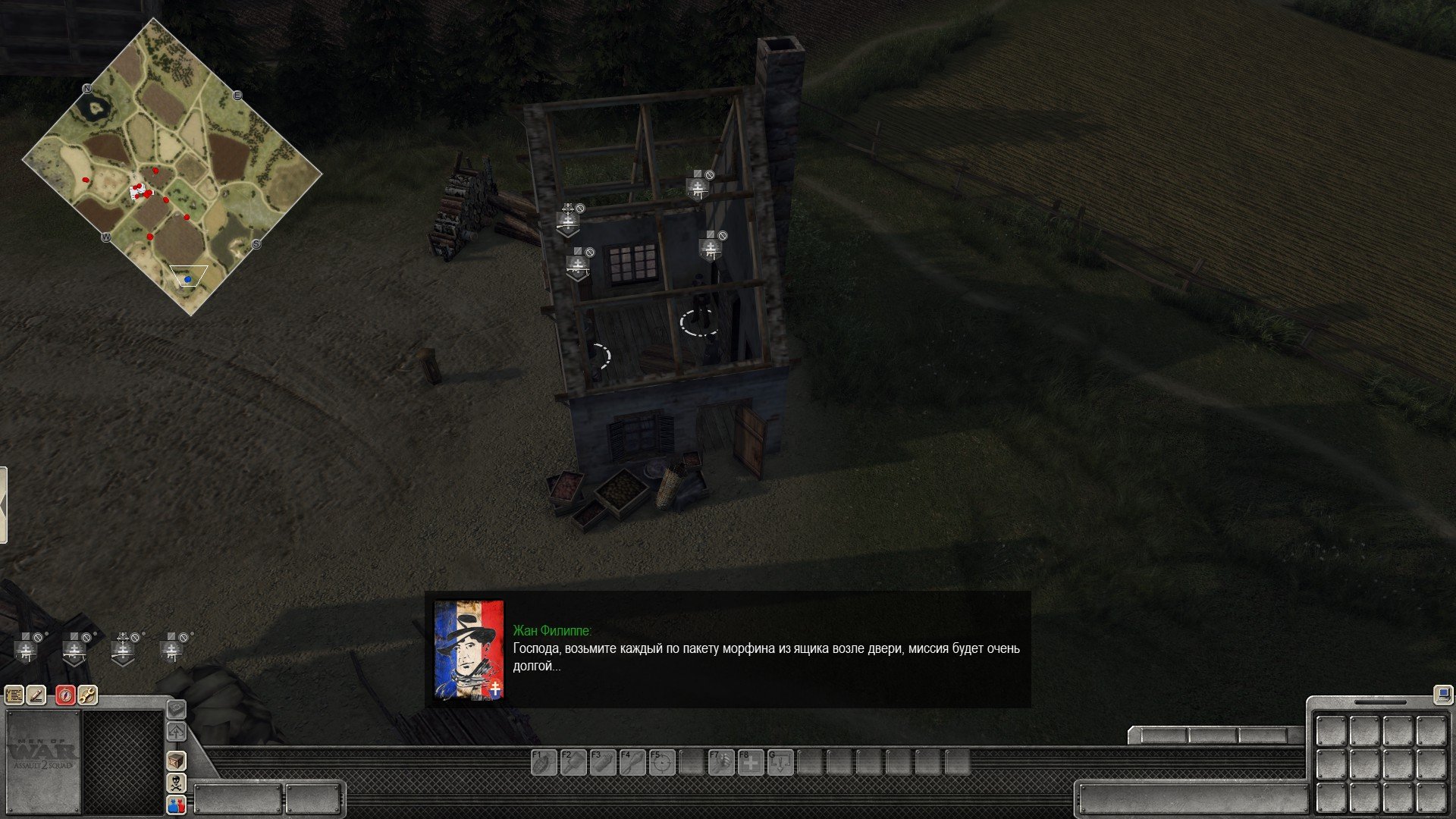This screenshot has height=819, width=1456.
Task: Open the wrench and gear settings
Action: 88,695
